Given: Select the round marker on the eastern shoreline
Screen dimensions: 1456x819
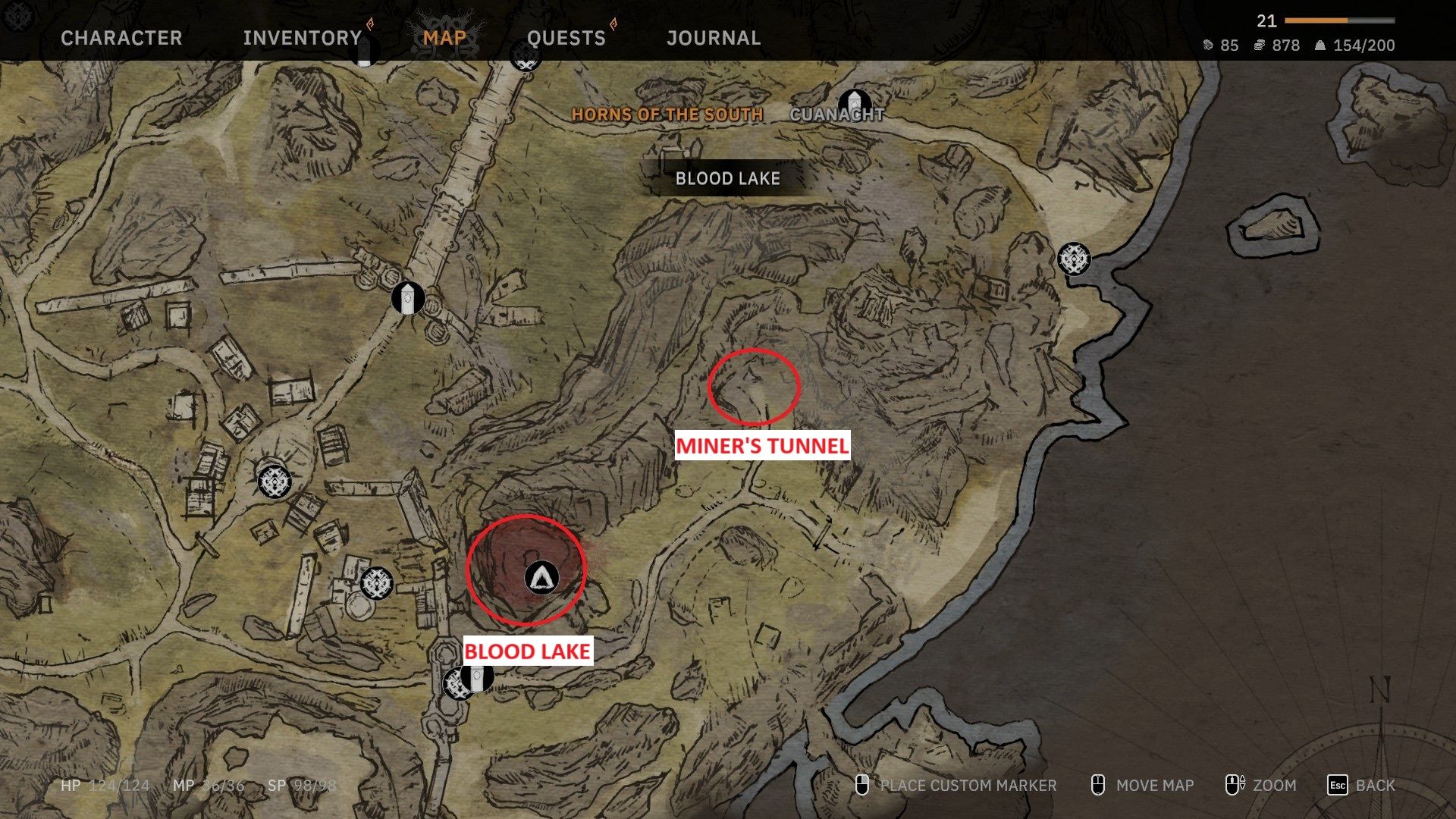Looking at the screenshot, I should [x=1074, y=259].
